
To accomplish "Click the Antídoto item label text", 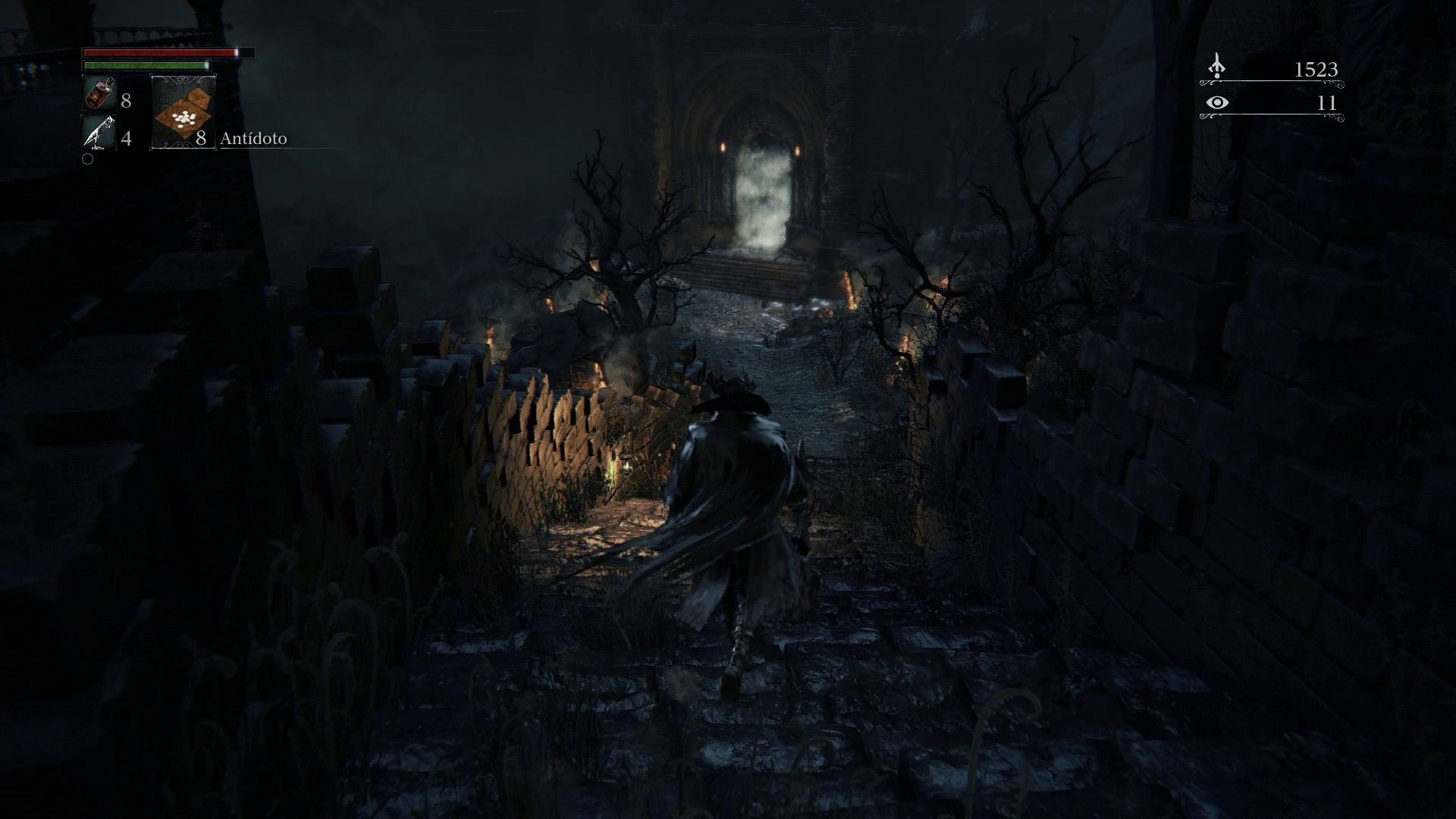I will pos(253,139).
